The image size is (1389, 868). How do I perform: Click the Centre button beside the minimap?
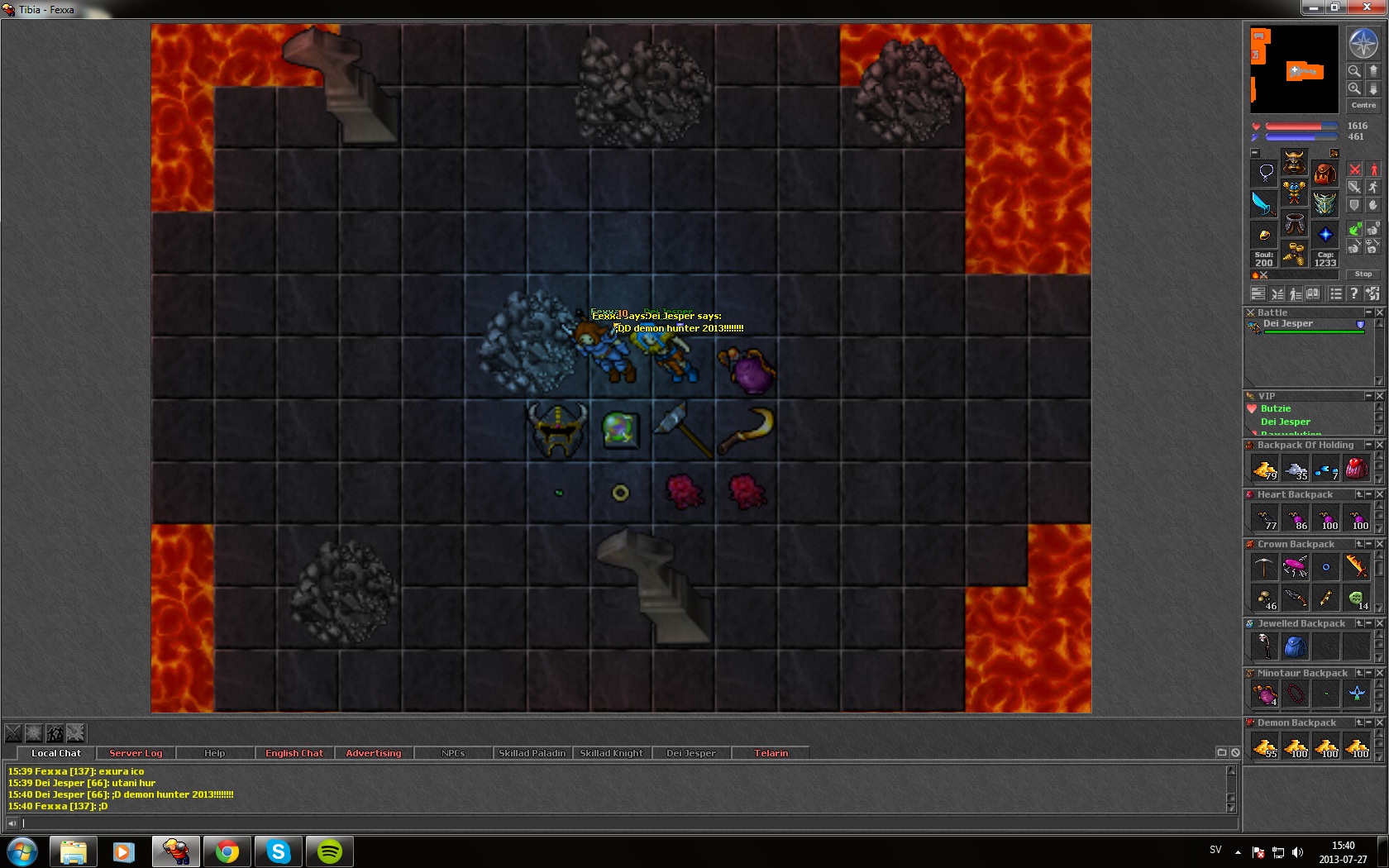(x=1363, y=105)
